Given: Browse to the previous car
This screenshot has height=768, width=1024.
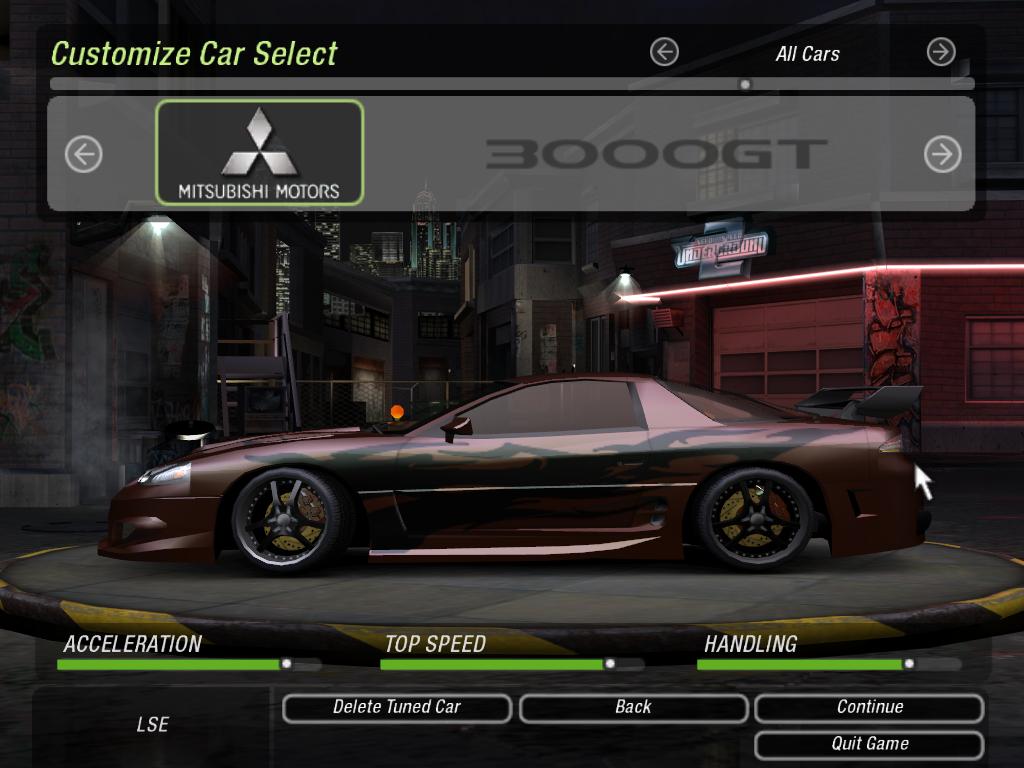Looking at the screenshot, I should point(84,154).
